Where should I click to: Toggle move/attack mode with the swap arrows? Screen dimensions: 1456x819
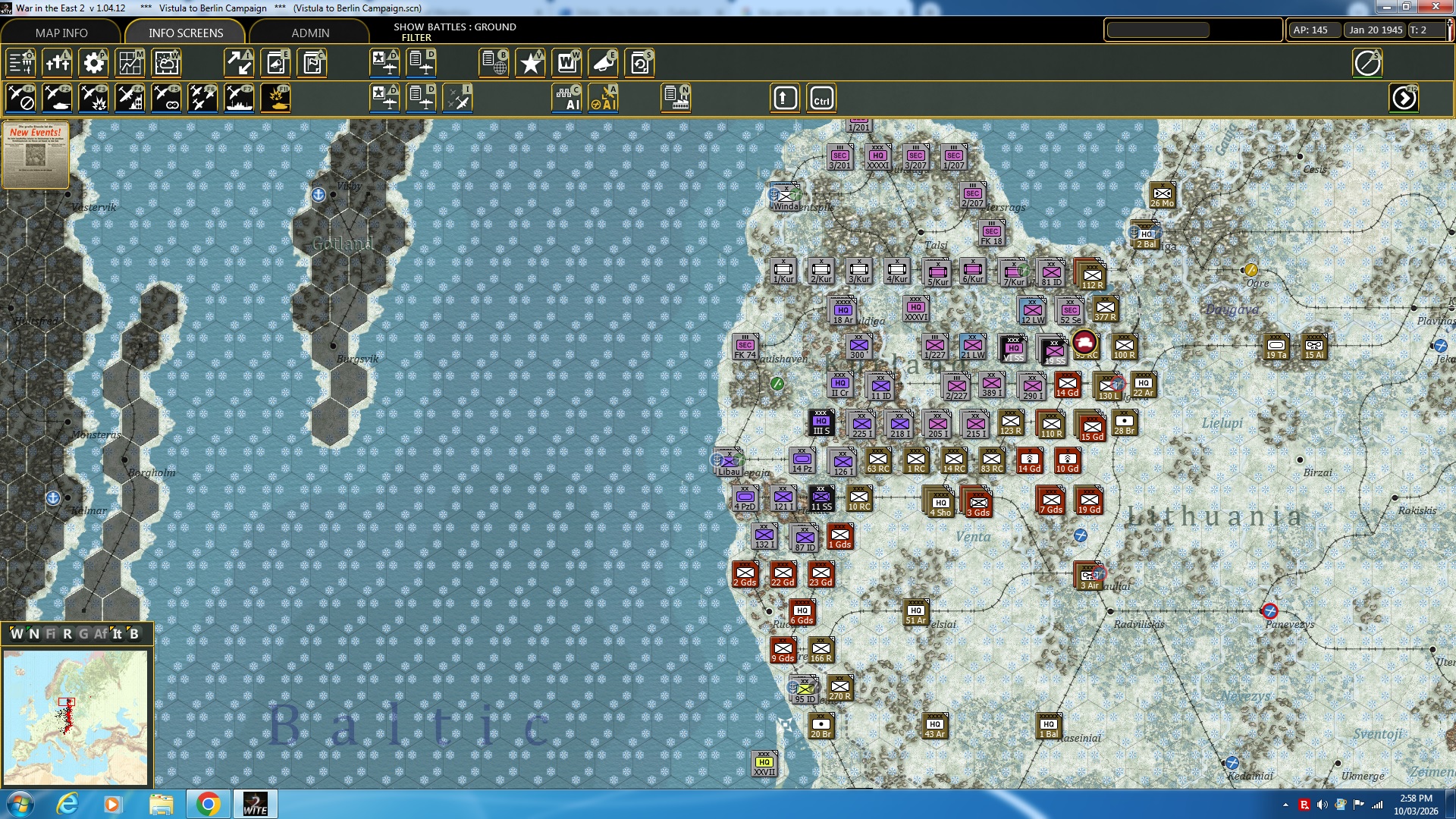(239, 63)
